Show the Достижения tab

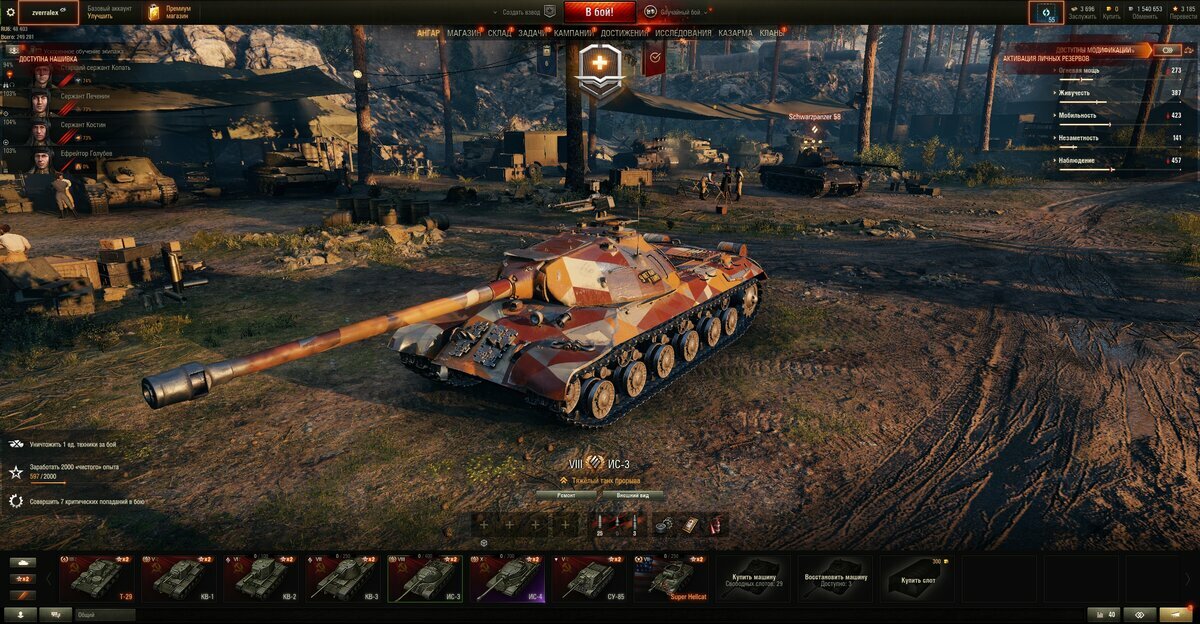pyautogui.click(x=624, y=33)
